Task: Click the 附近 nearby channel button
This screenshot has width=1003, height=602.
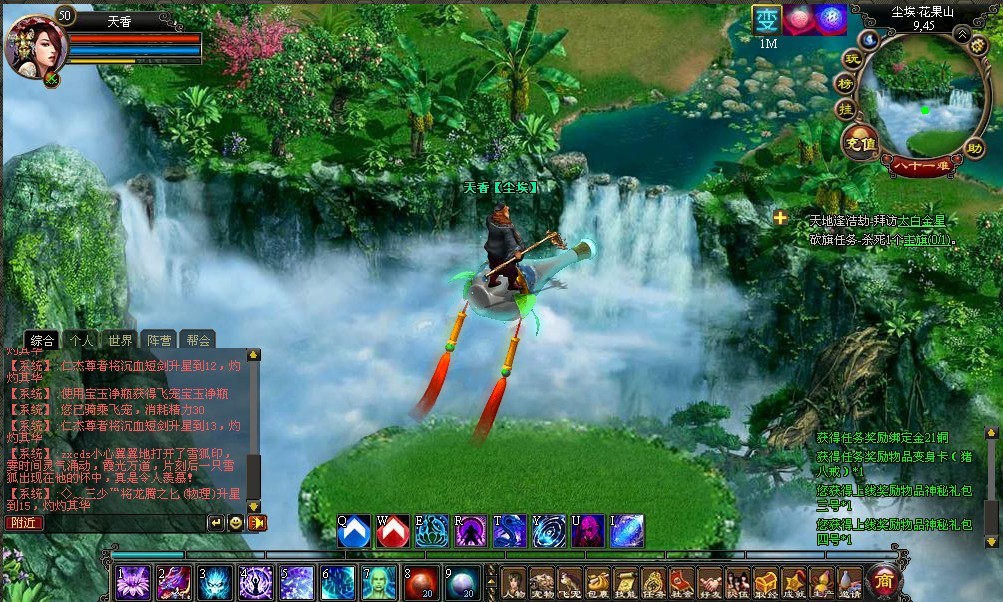Action: [24, 522]
